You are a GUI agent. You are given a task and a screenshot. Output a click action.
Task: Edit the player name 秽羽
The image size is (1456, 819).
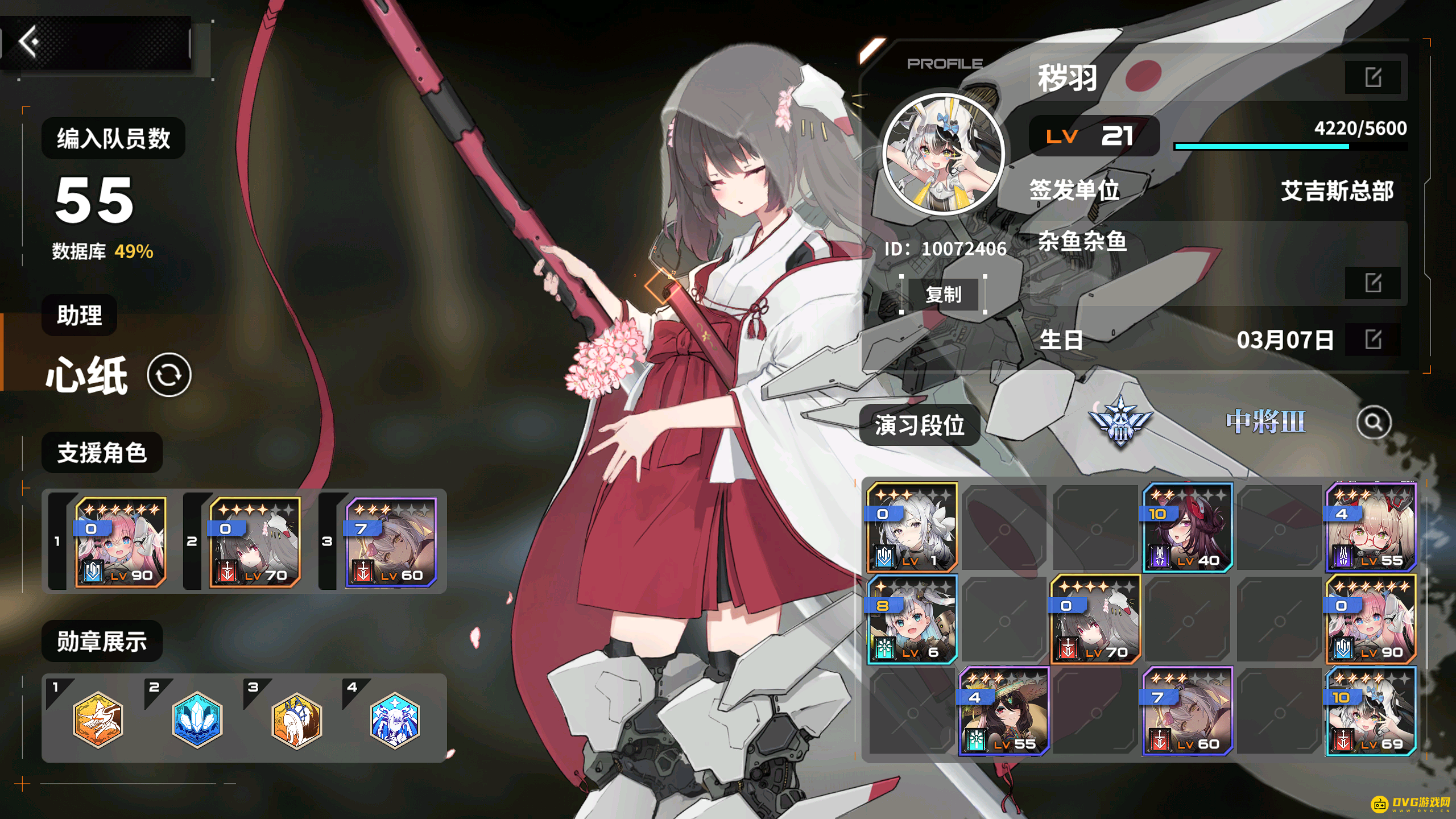click(x=1373, y=78)
